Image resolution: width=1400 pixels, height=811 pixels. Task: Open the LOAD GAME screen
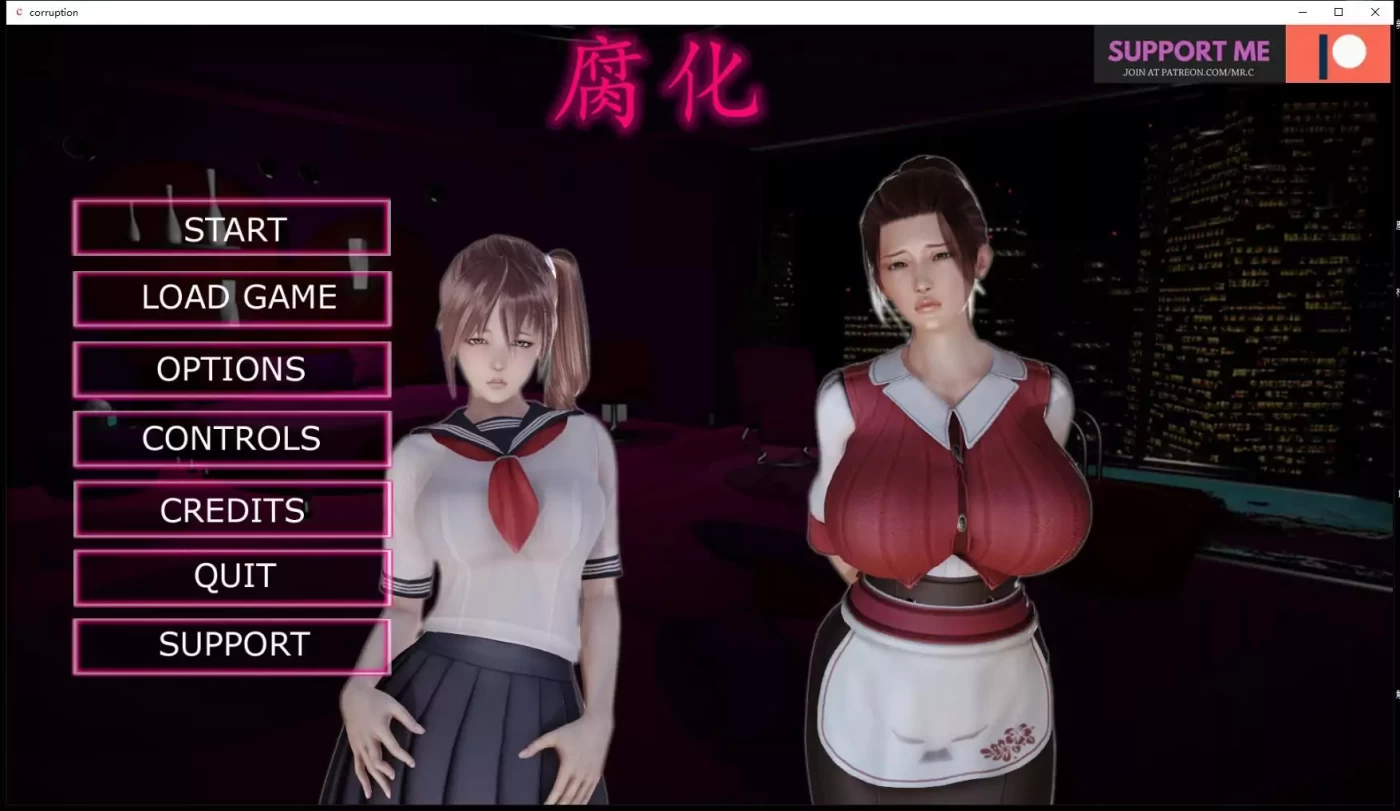click(232, 297)
